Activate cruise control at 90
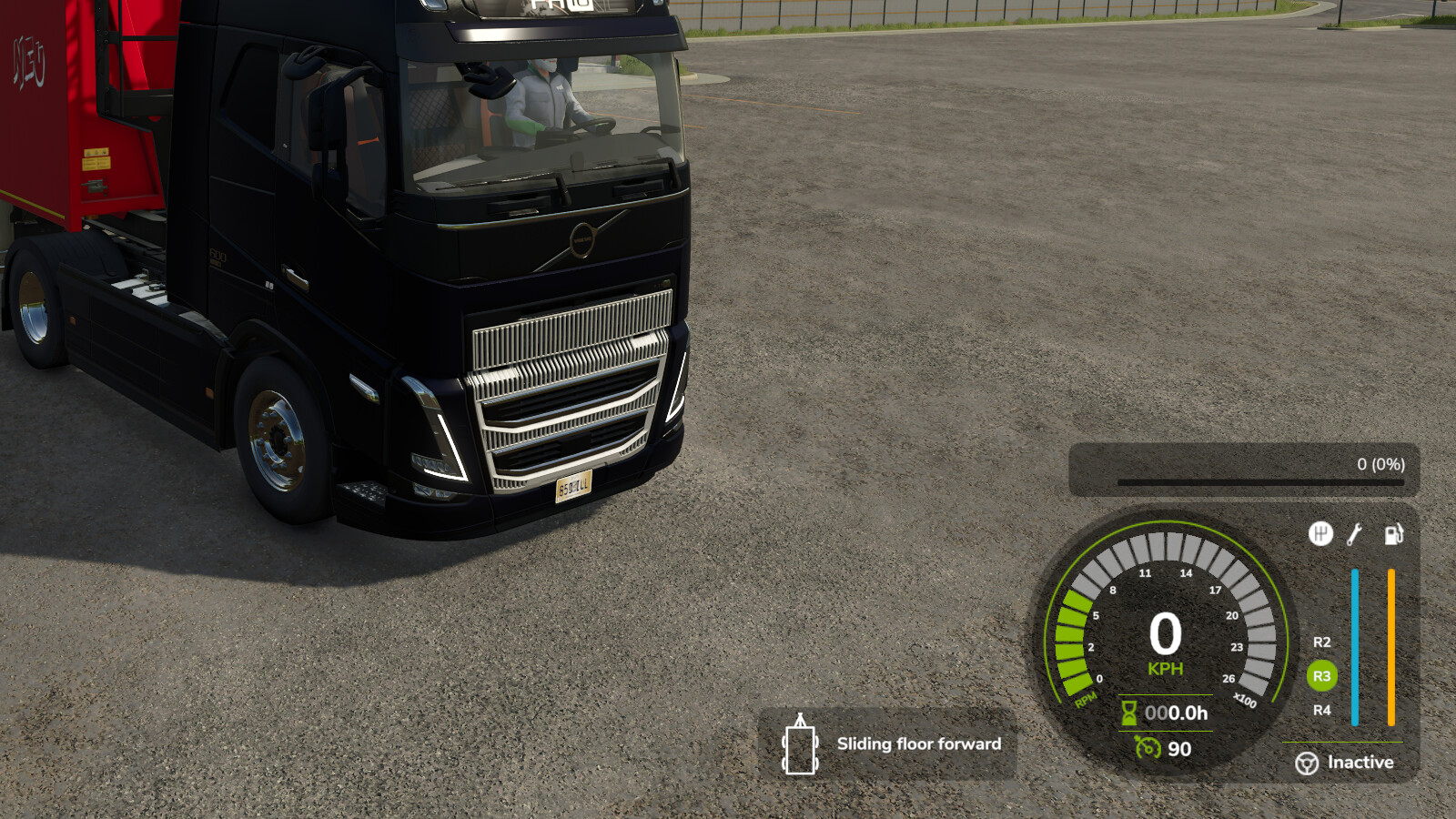The width and height of the screenshot is (1456, 819). pos(1180,749)
